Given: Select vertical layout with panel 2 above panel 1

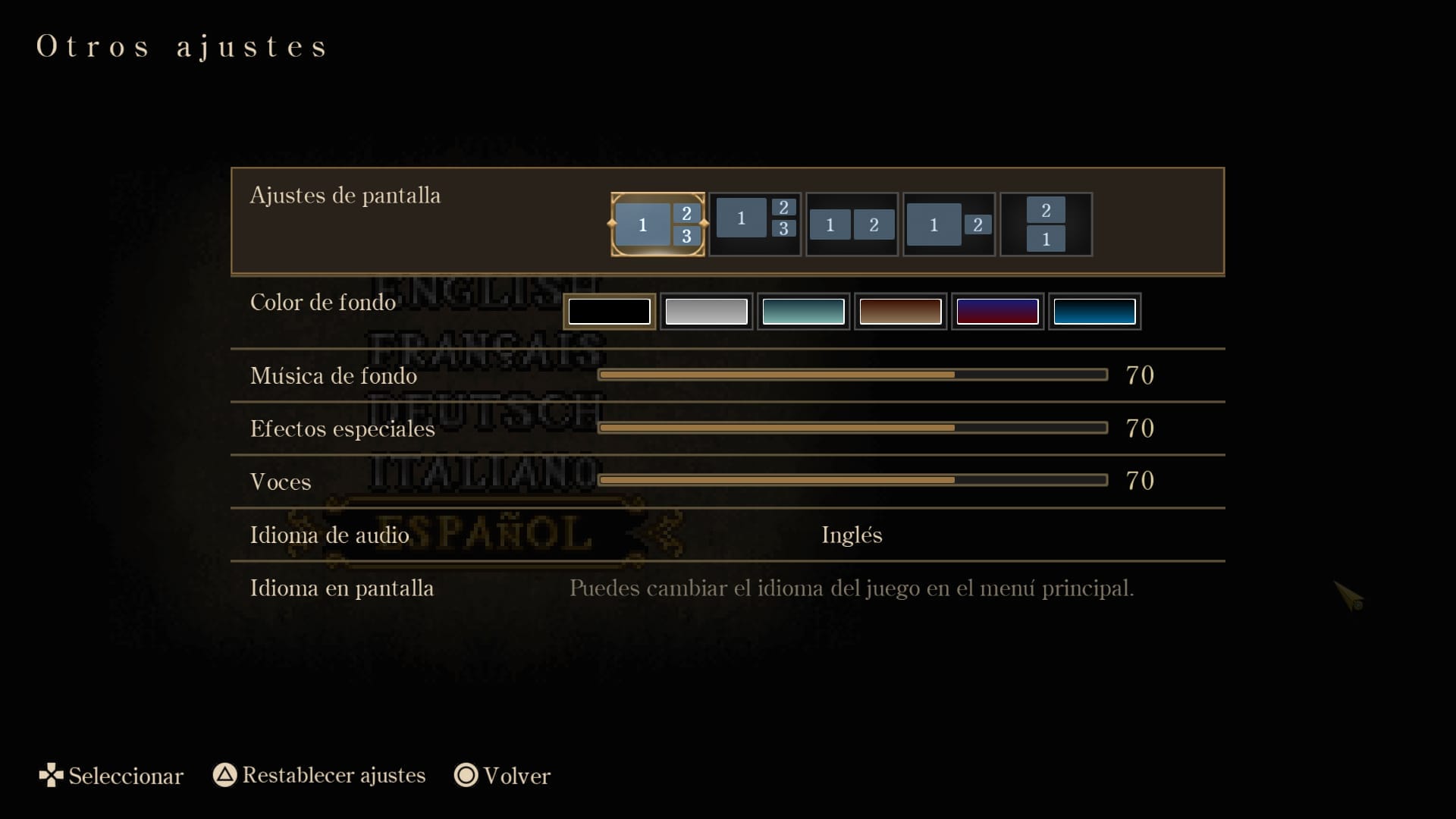Looking at the screenshot, I should (1046, 224).
